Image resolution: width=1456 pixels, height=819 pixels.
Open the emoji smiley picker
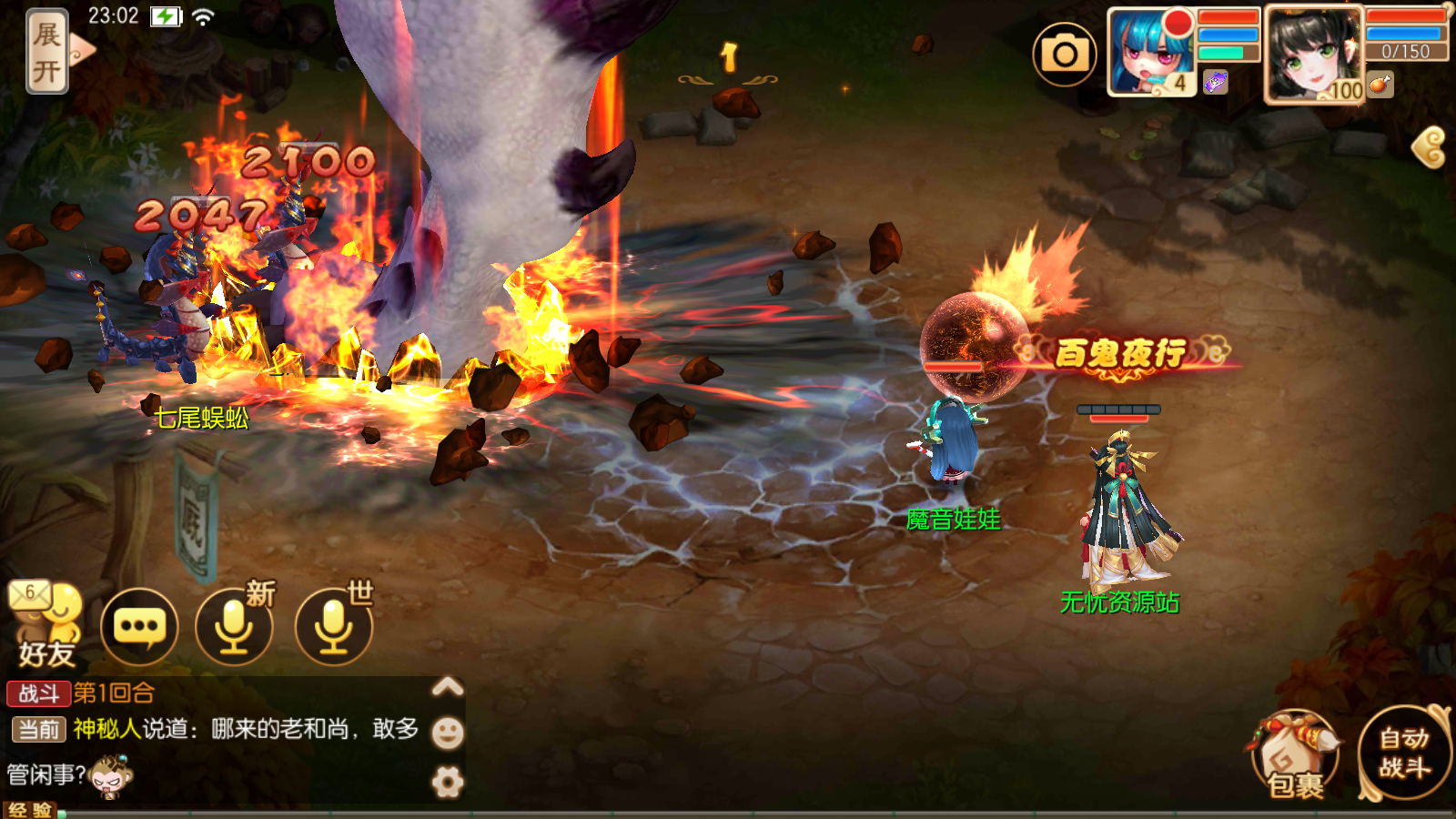(x=447, y=733)
